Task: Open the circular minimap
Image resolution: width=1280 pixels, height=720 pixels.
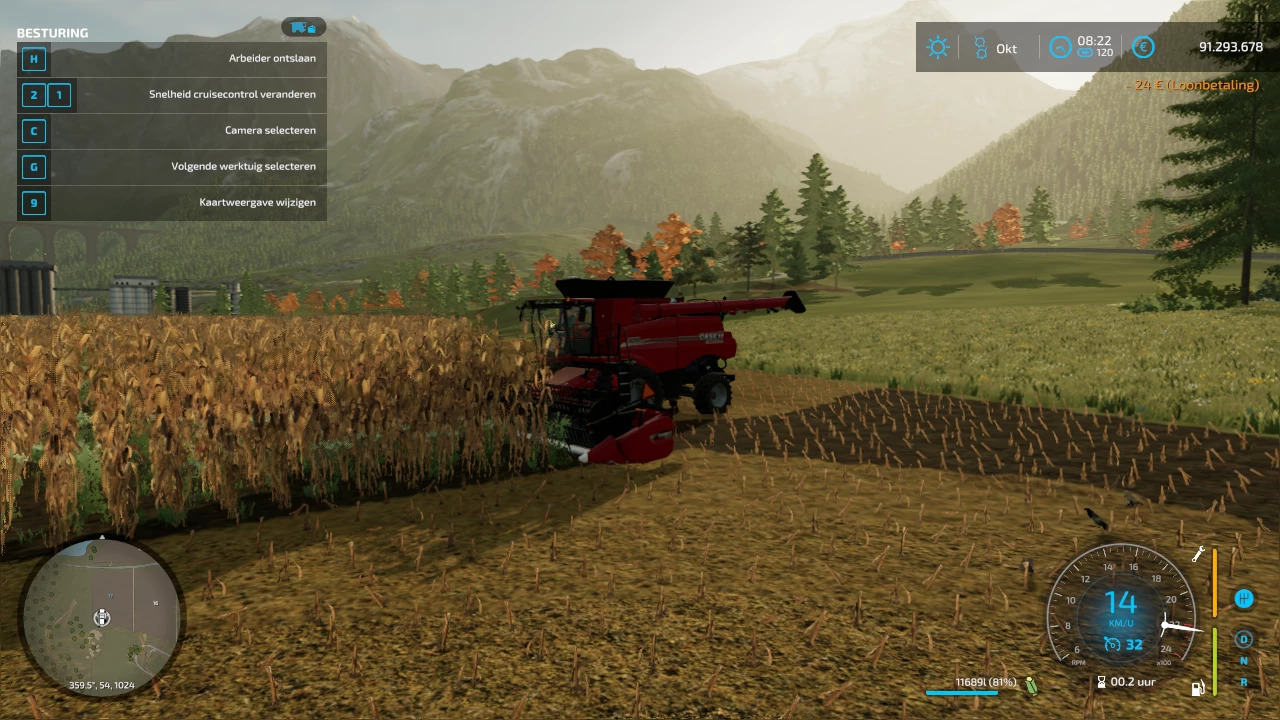Action: click(x=101, y=615)
